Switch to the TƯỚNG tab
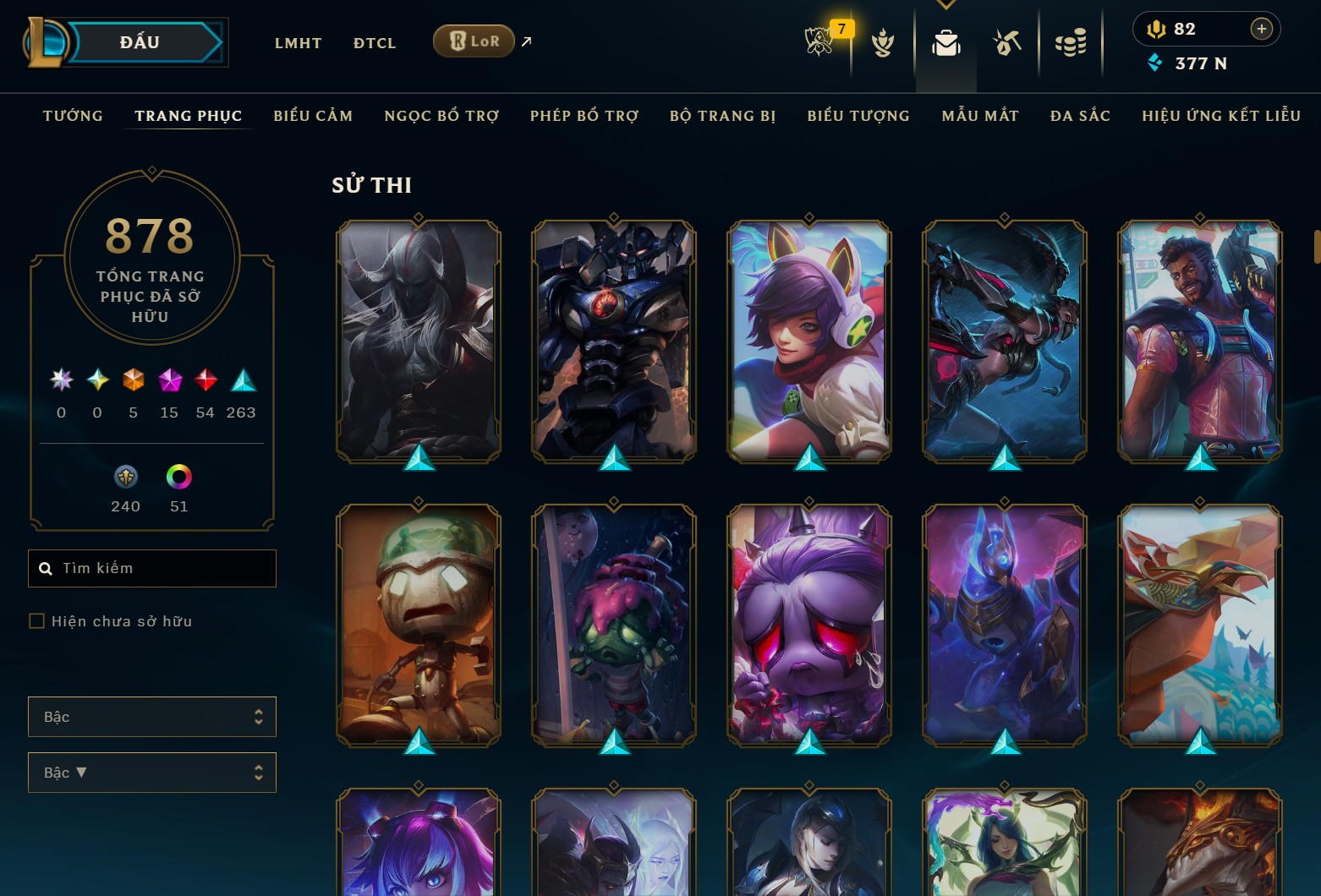This screenshot has height=896, width=1321. (73, 116)
